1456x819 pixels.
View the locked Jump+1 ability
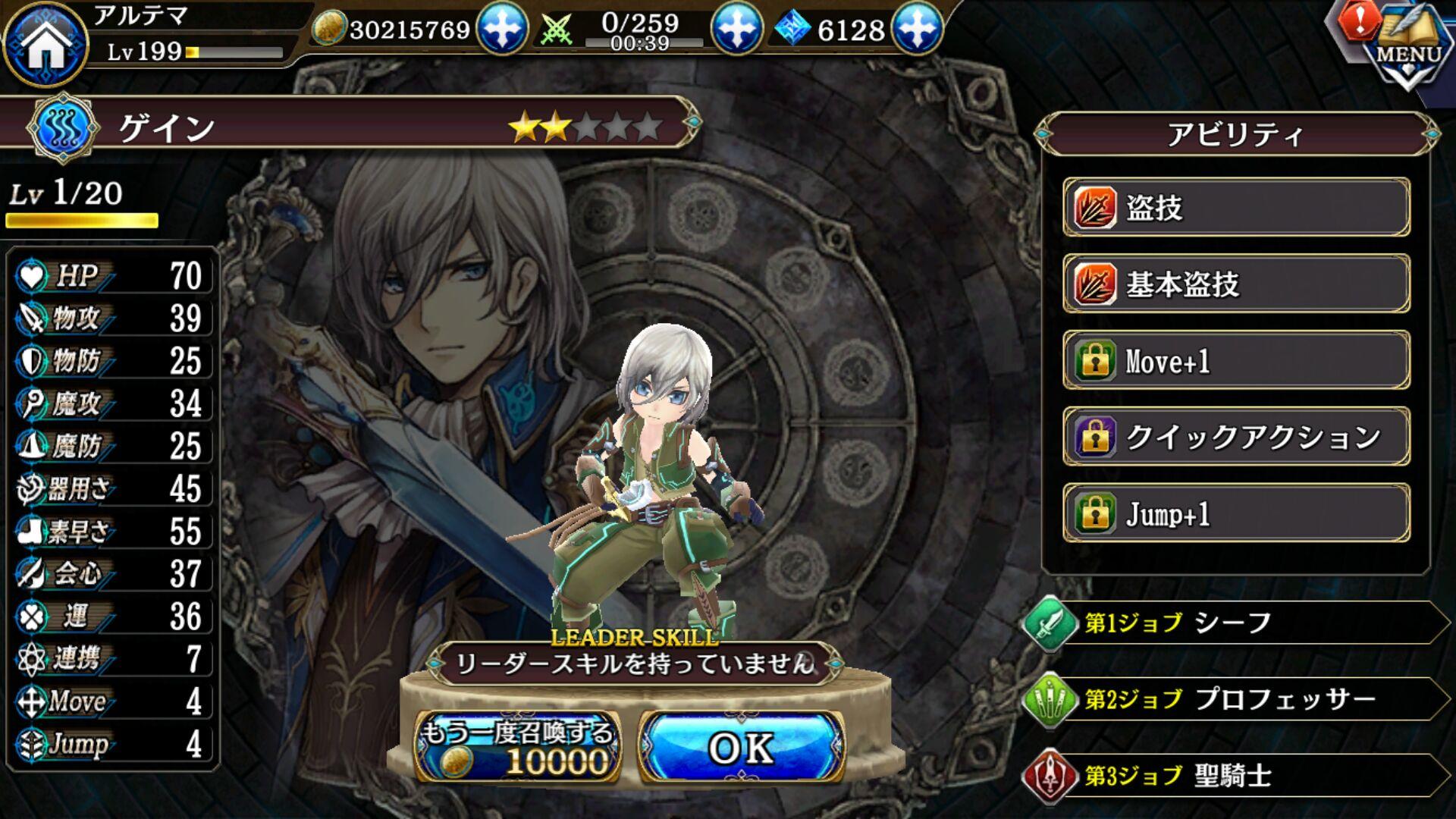click(1236, 513)
